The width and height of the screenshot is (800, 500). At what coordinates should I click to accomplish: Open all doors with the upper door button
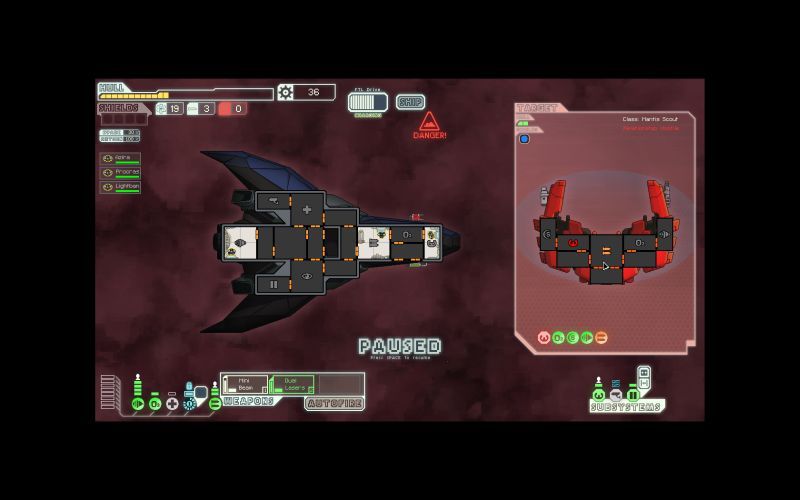(x=643, y=372)
